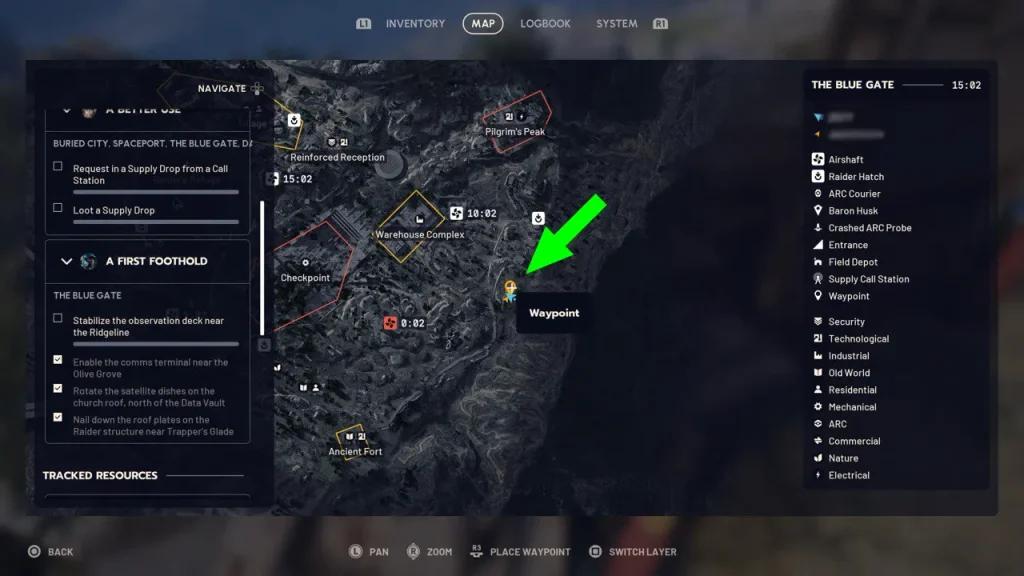The height and width of the screenshot is (576, 1024).
Task: Select the Field Depot legend entry
Action: pos(852,262)
